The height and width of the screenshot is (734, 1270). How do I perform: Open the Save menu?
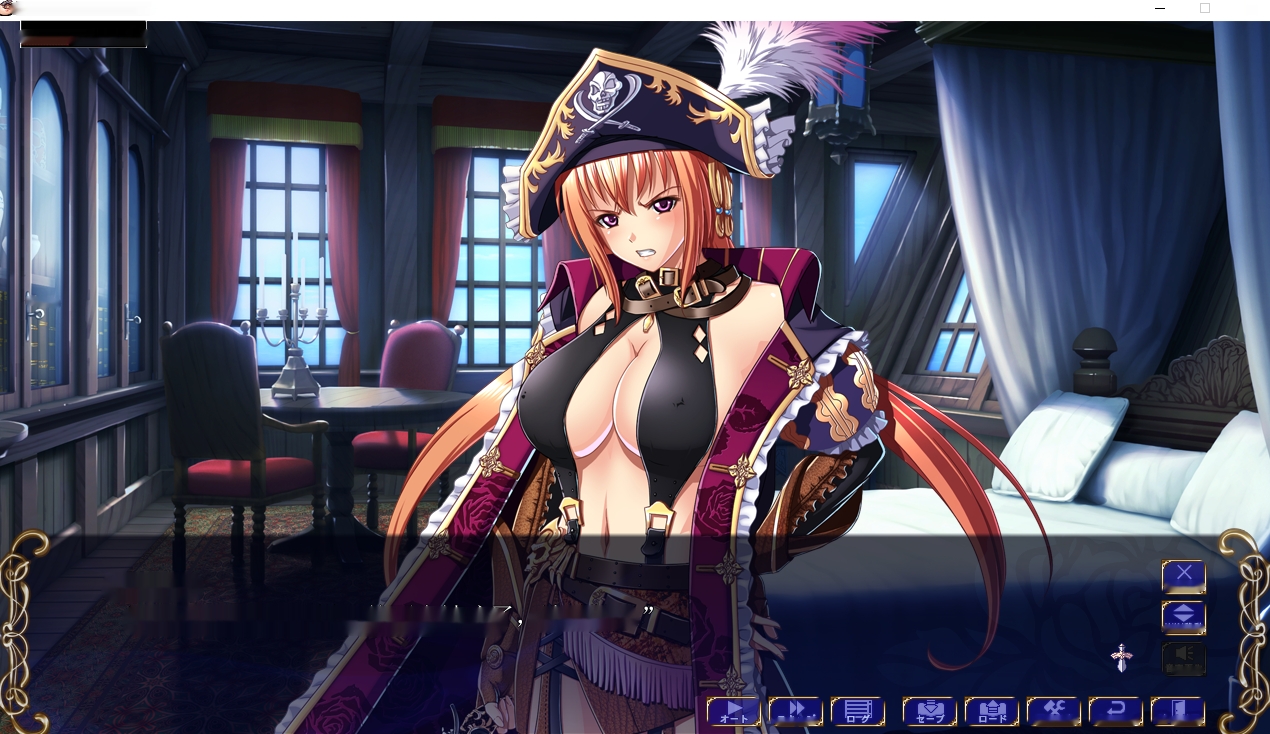[x=929, y=711]
